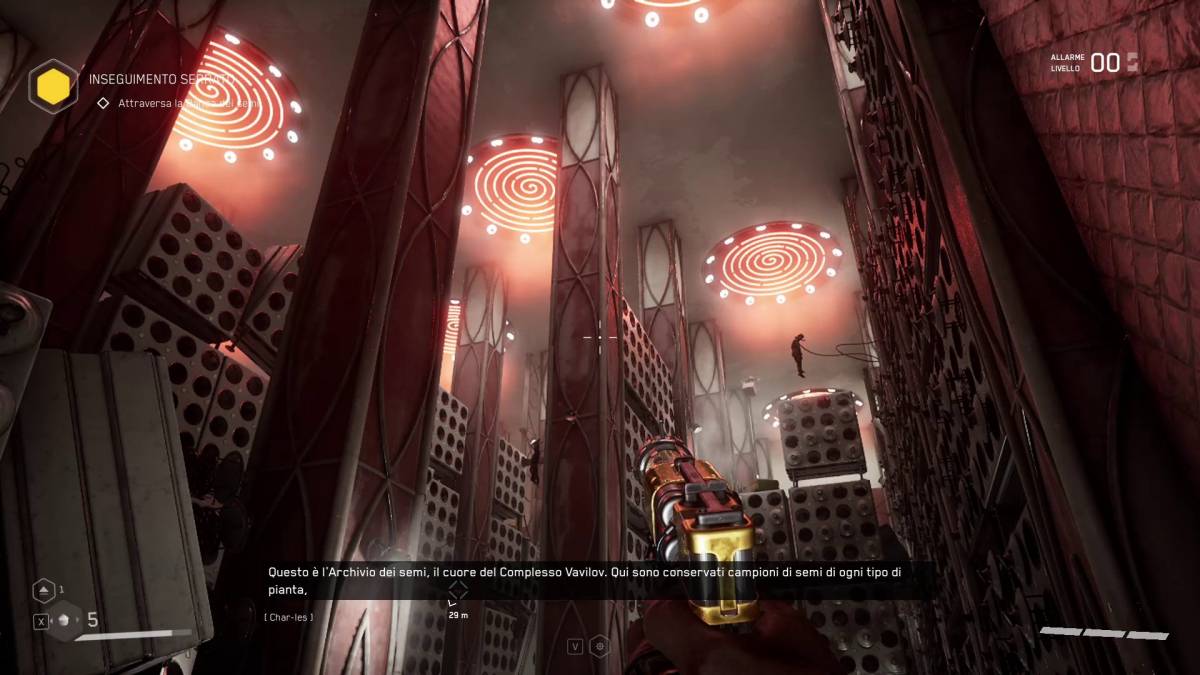Select the hexagon consumable item slot

(x=66, y=620)
